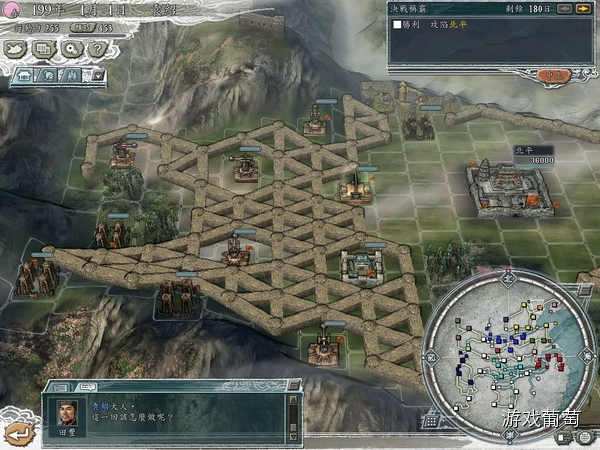Open the gear settings button

pos(72,49)
